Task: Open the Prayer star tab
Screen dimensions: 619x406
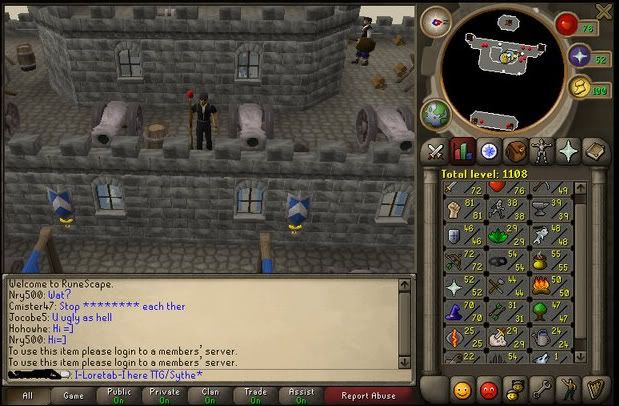Action: 567,151
